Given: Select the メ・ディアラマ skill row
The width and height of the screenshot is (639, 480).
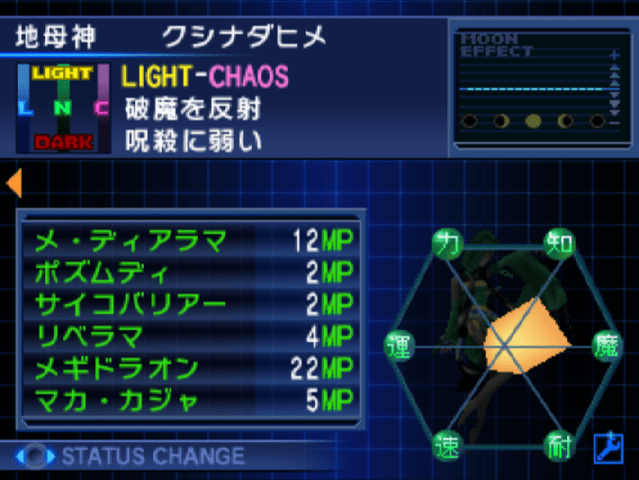Looking at the screenshot, I should tap(190, 240).
